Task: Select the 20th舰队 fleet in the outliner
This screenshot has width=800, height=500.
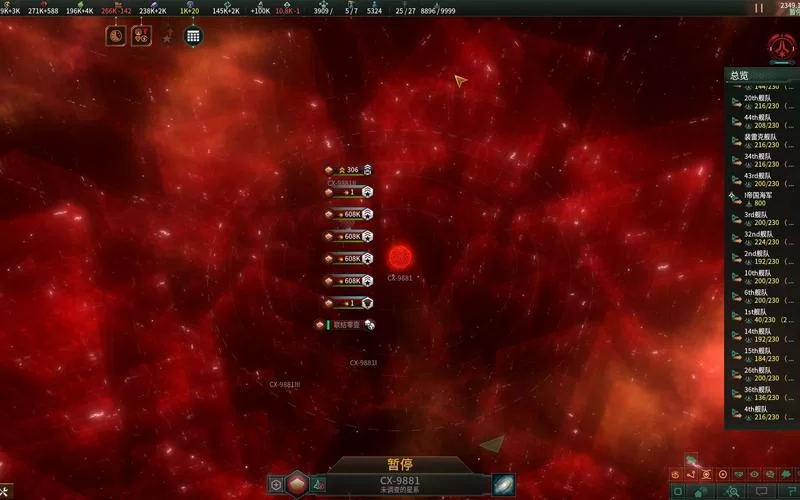Action: click(x=756, y=102)
